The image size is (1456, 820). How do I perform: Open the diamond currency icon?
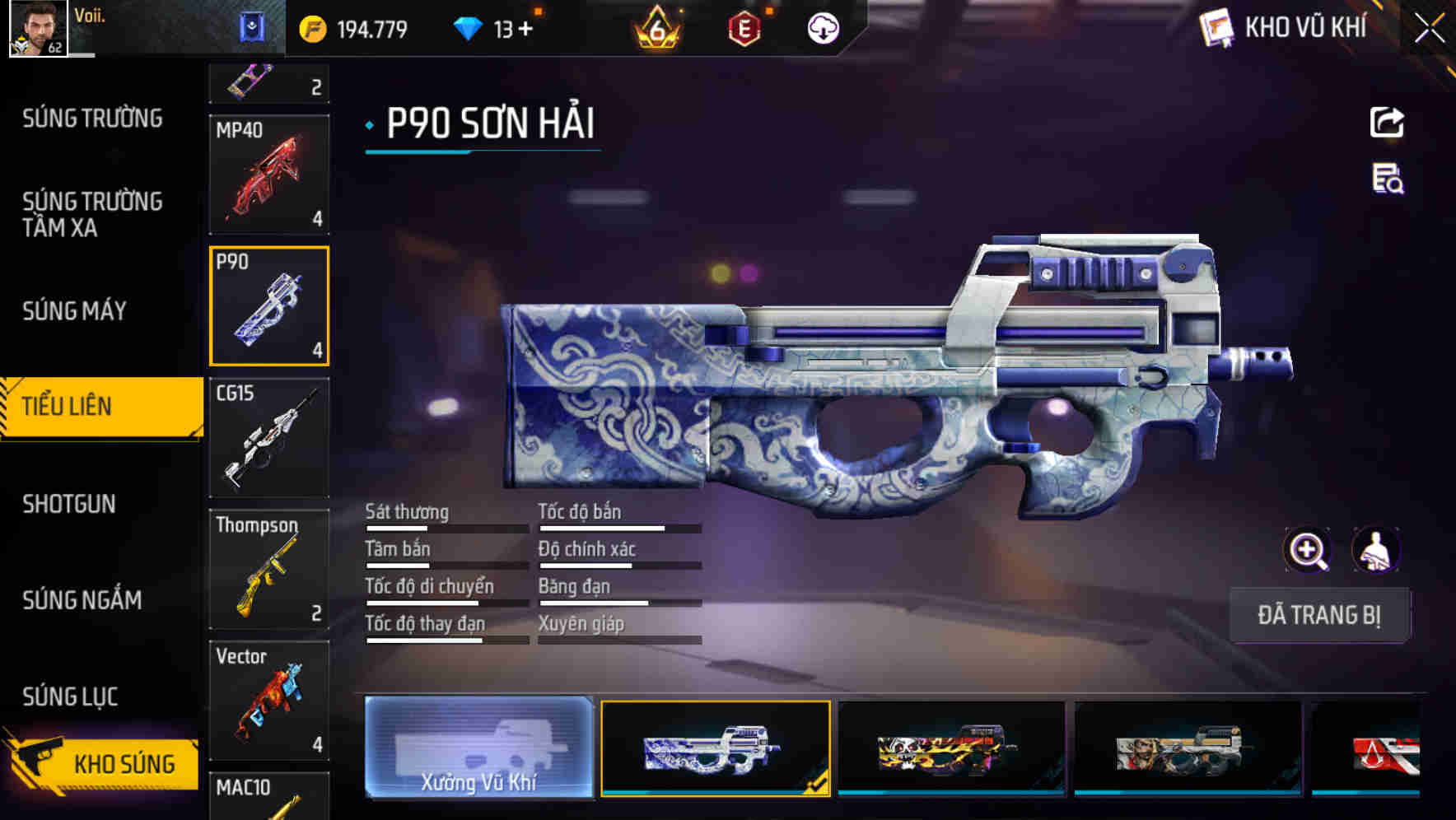click(x=469, y=27)
